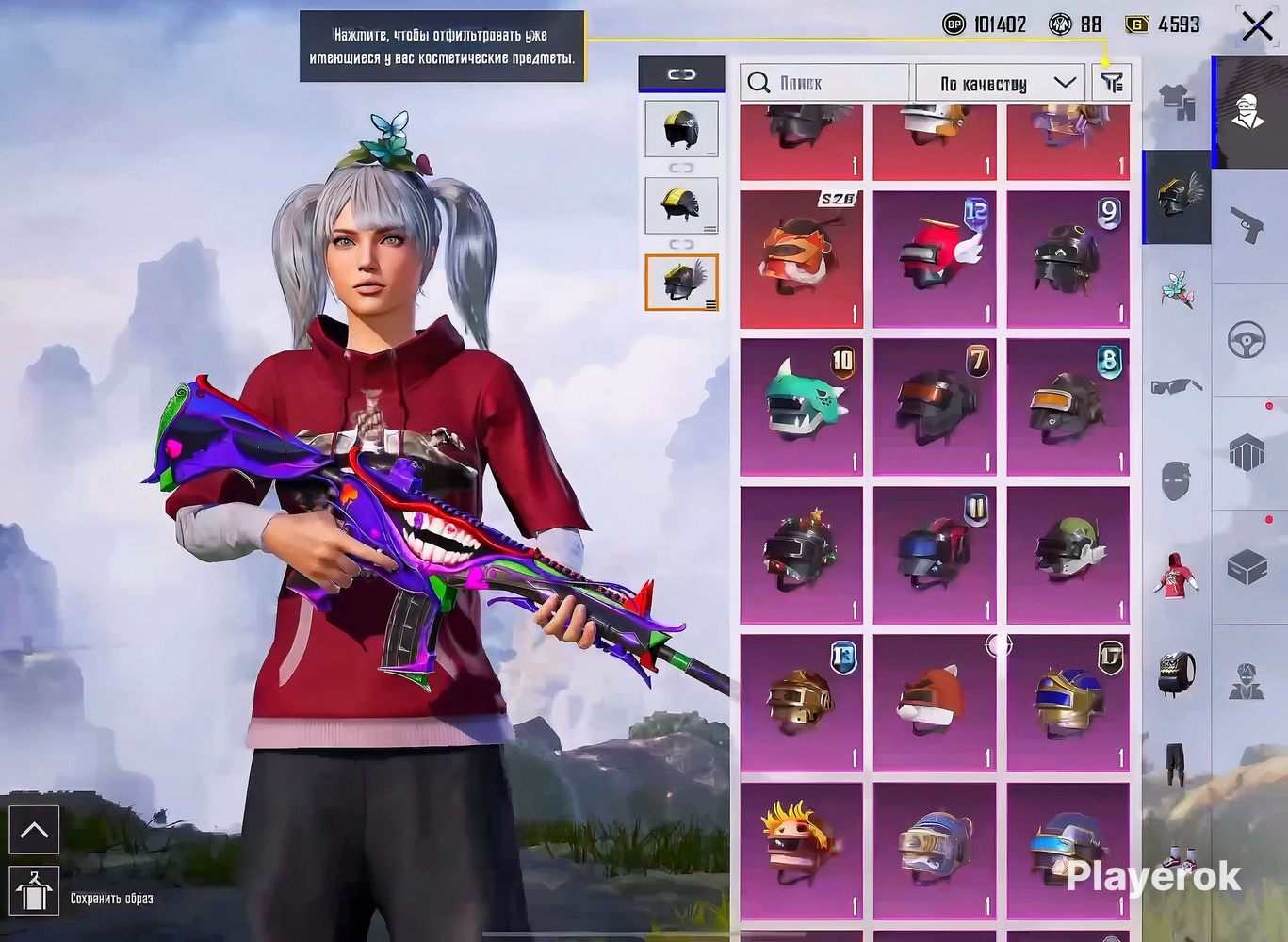Viewport: 1288px width, 942px height.
Task: Select the highlighted level 3 helmet slot
Action: coord(681,282)
